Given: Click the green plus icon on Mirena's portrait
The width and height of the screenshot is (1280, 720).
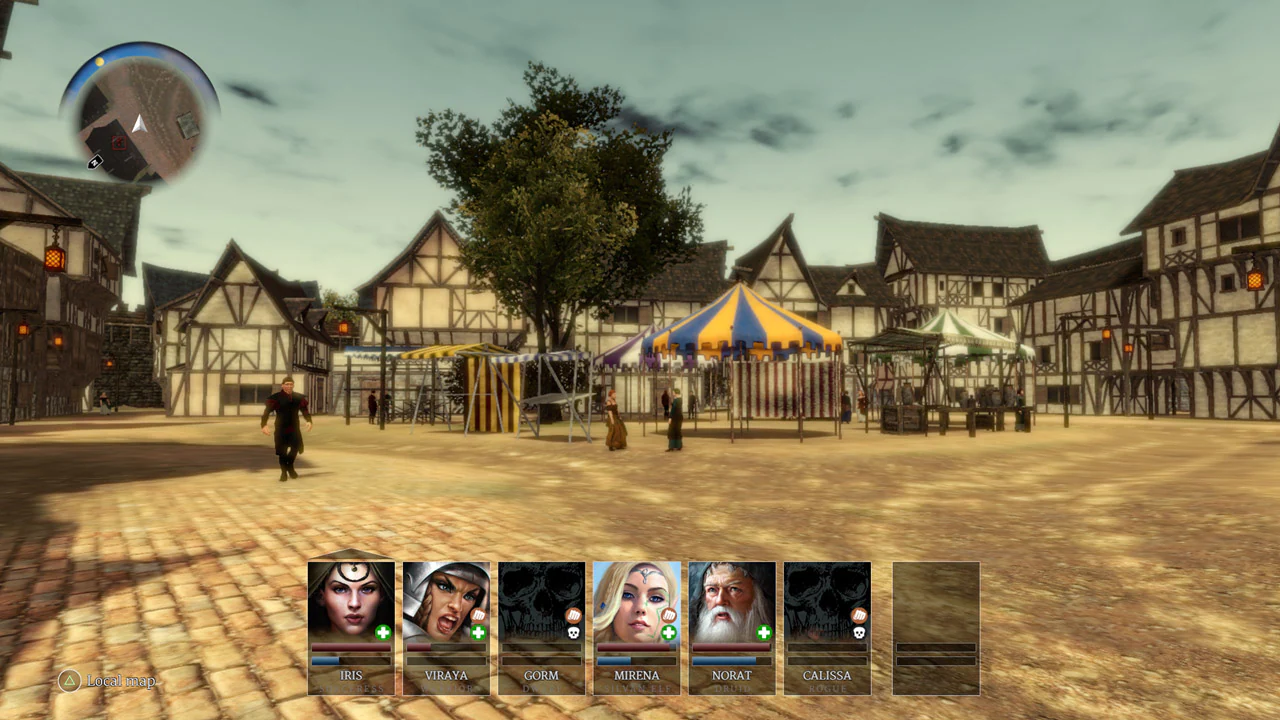Looking at the screenshot, I should (668, 633).
